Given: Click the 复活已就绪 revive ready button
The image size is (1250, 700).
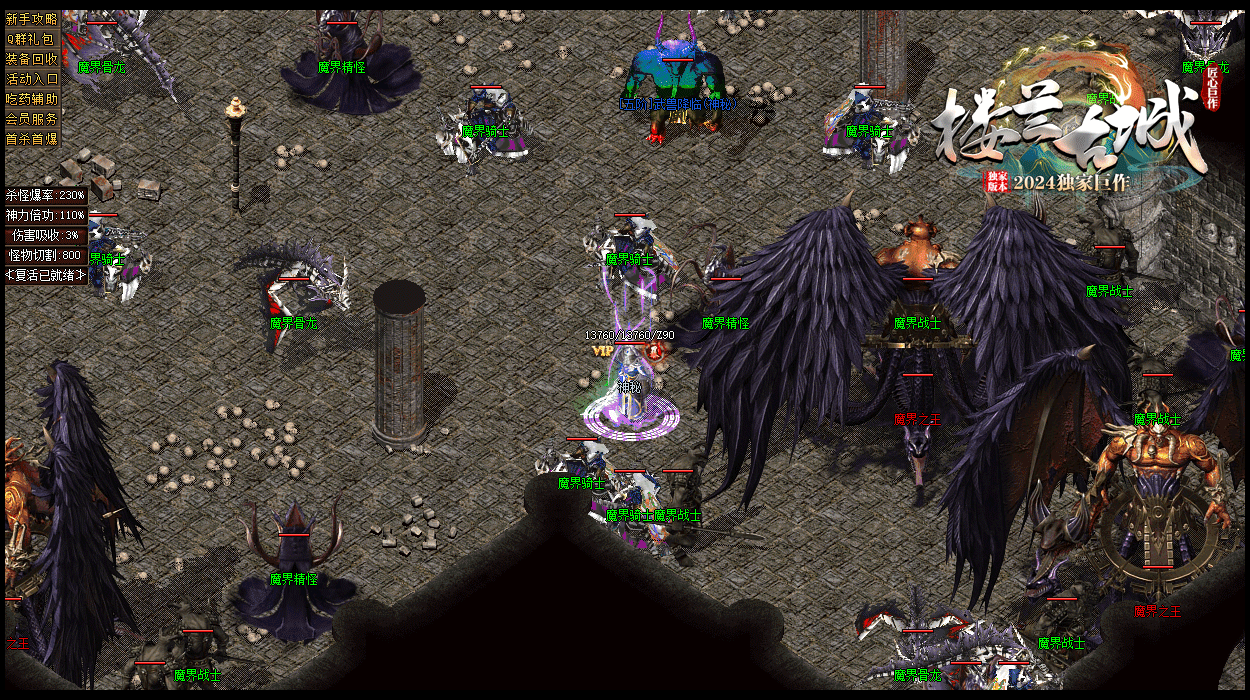Looking at the screenshot, I should pyautogui.click(x=46, y=275).
